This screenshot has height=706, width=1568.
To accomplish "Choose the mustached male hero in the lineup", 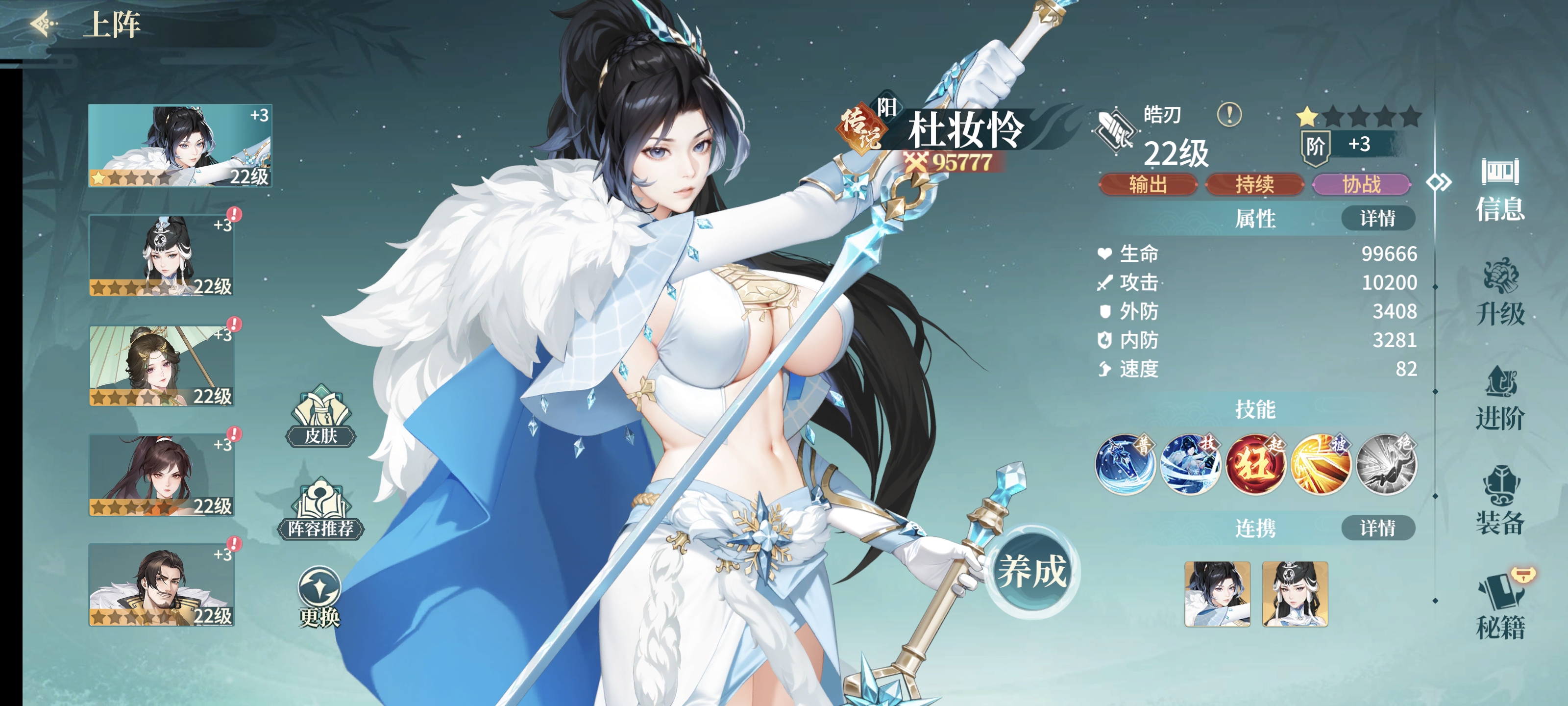I will (x=161, y=585).
